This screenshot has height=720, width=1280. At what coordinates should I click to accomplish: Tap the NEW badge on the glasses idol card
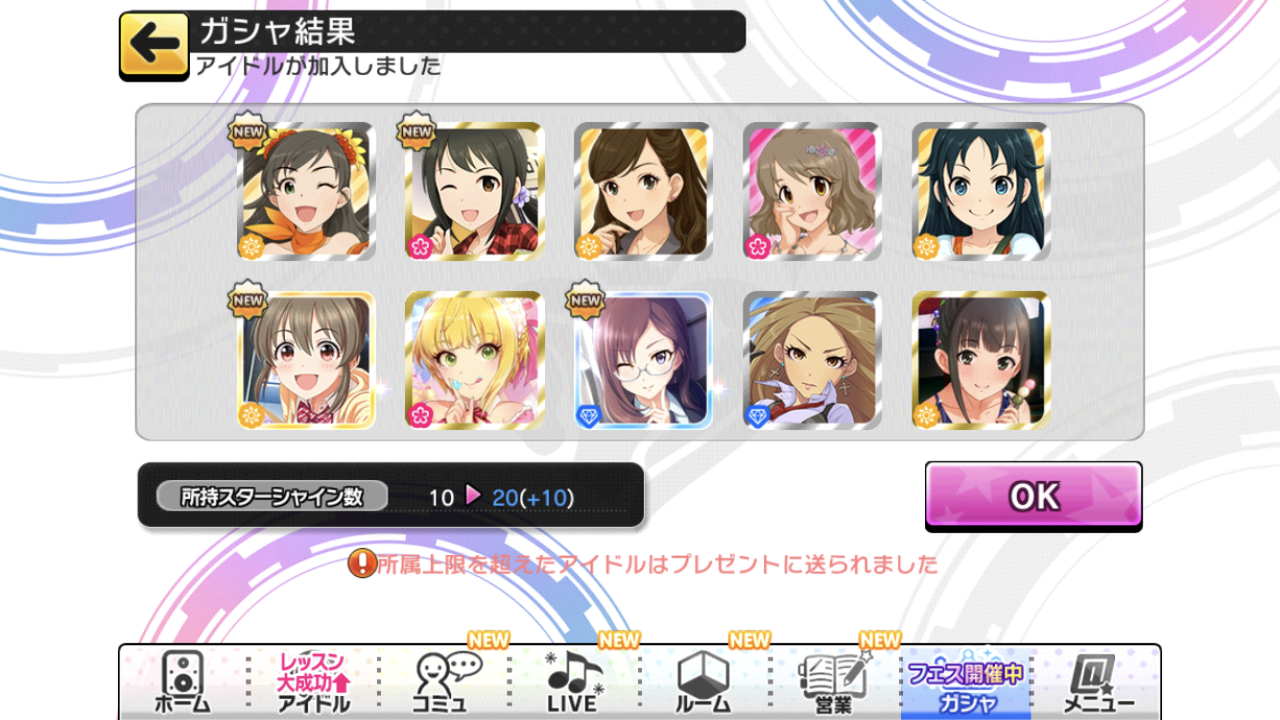click(x=583, y=299)
